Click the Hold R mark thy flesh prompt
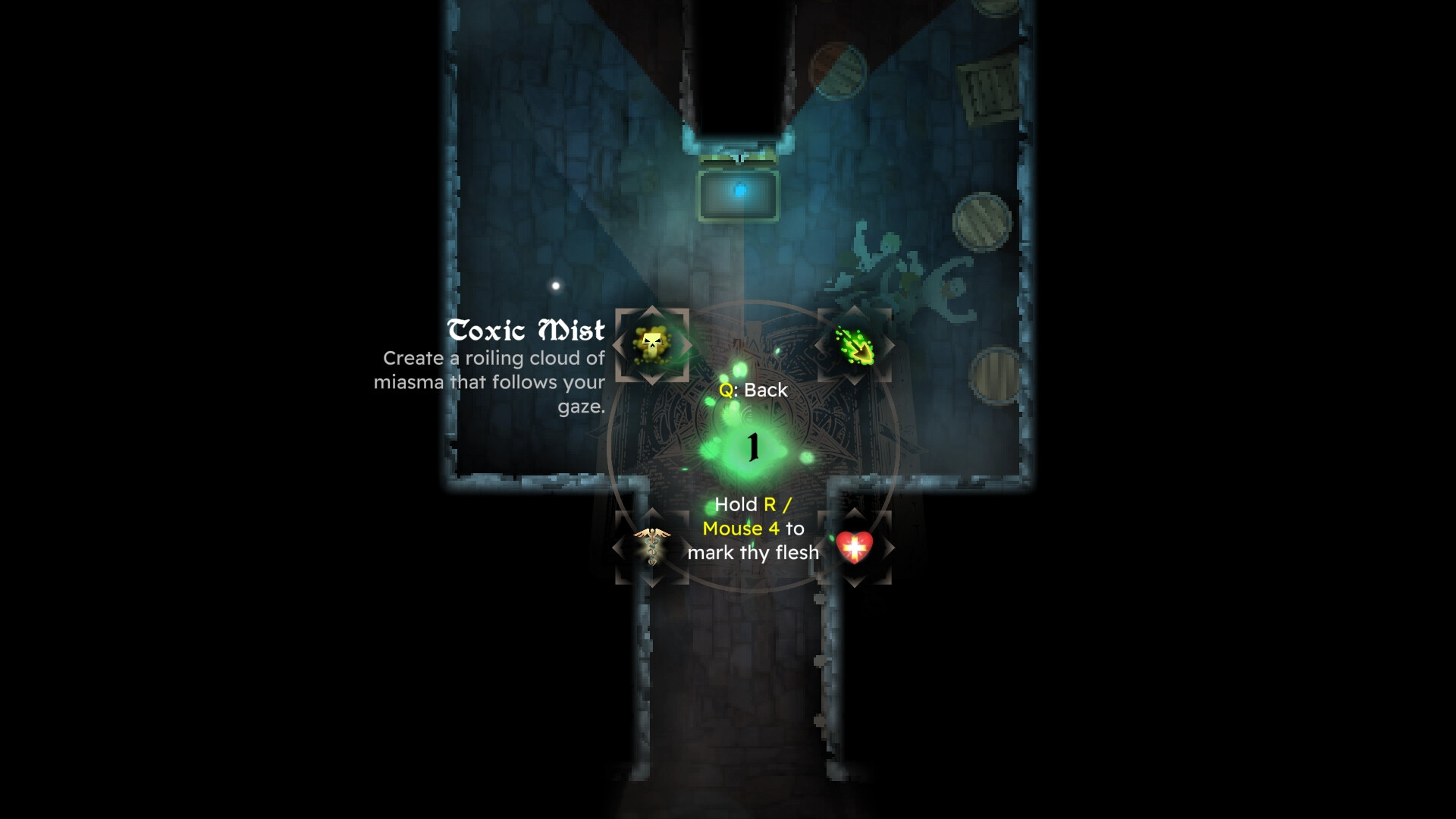 (x=752, y=529)
